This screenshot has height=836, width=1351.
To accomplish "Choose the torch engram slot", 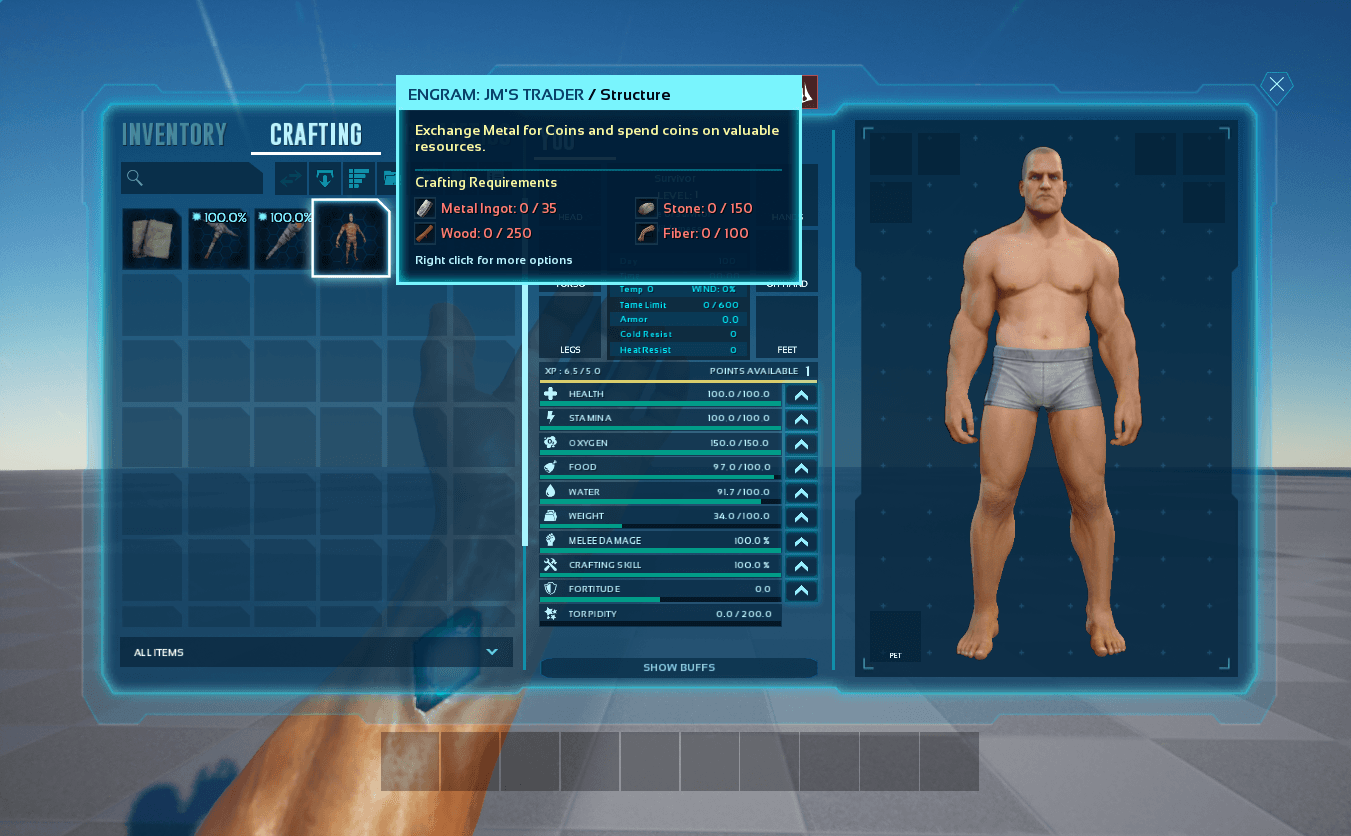I will (x=284, y=239).
